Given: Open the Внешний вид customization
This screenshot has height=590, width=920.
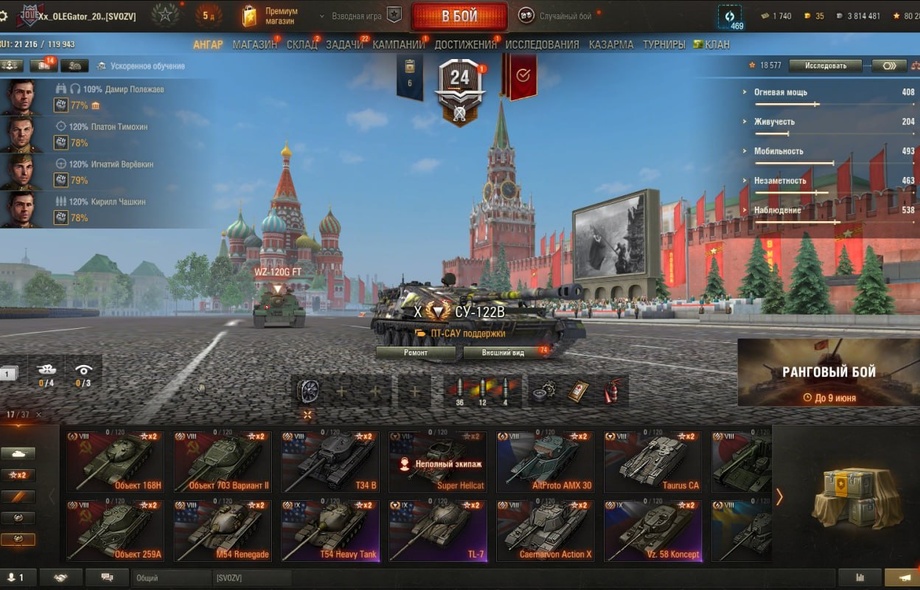Looking at the screenshot, I should pyautogui.click(x=503, y=353).
